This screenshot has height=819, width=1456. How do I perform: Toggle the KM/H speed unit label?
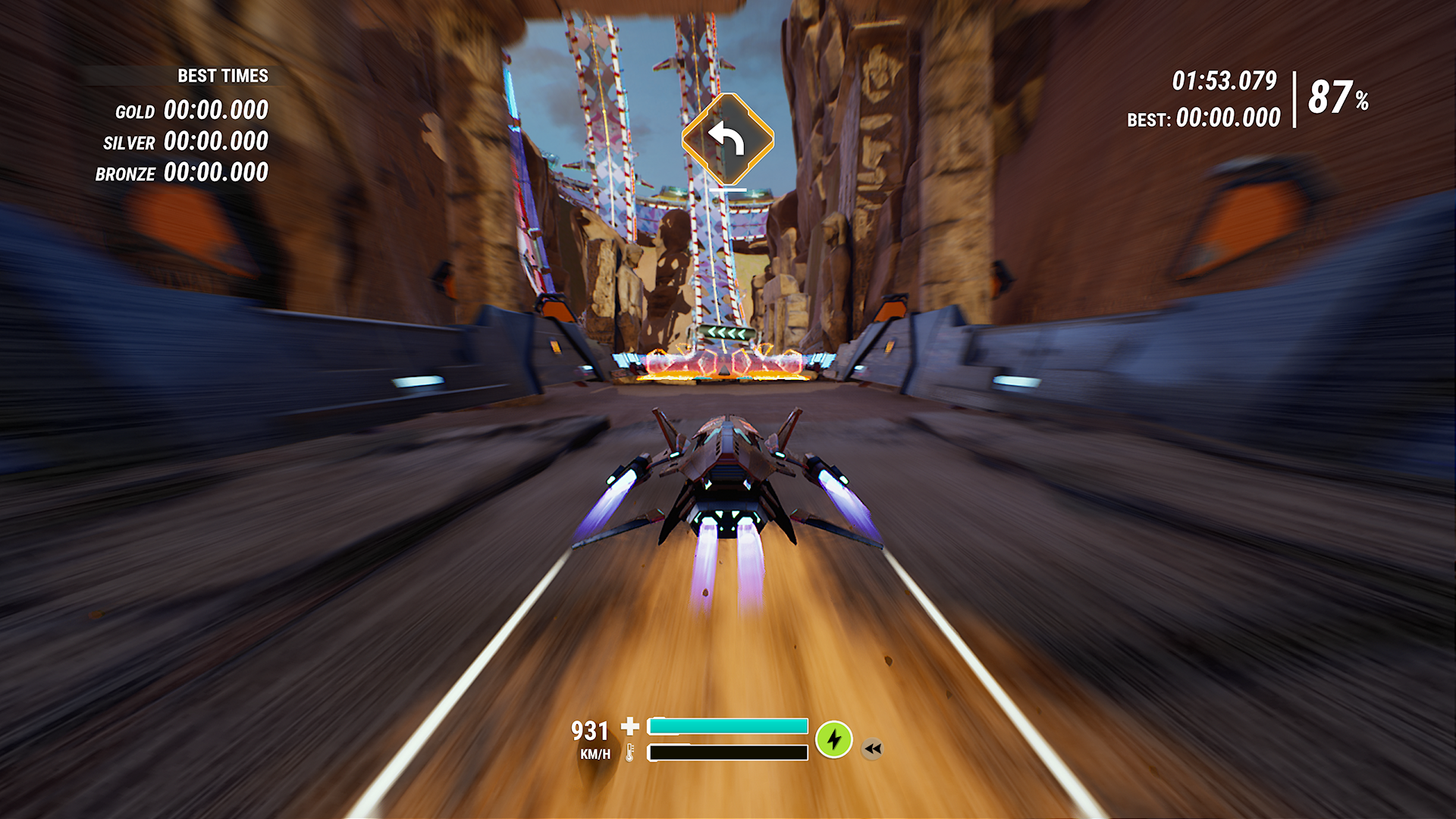click(597, 755)
